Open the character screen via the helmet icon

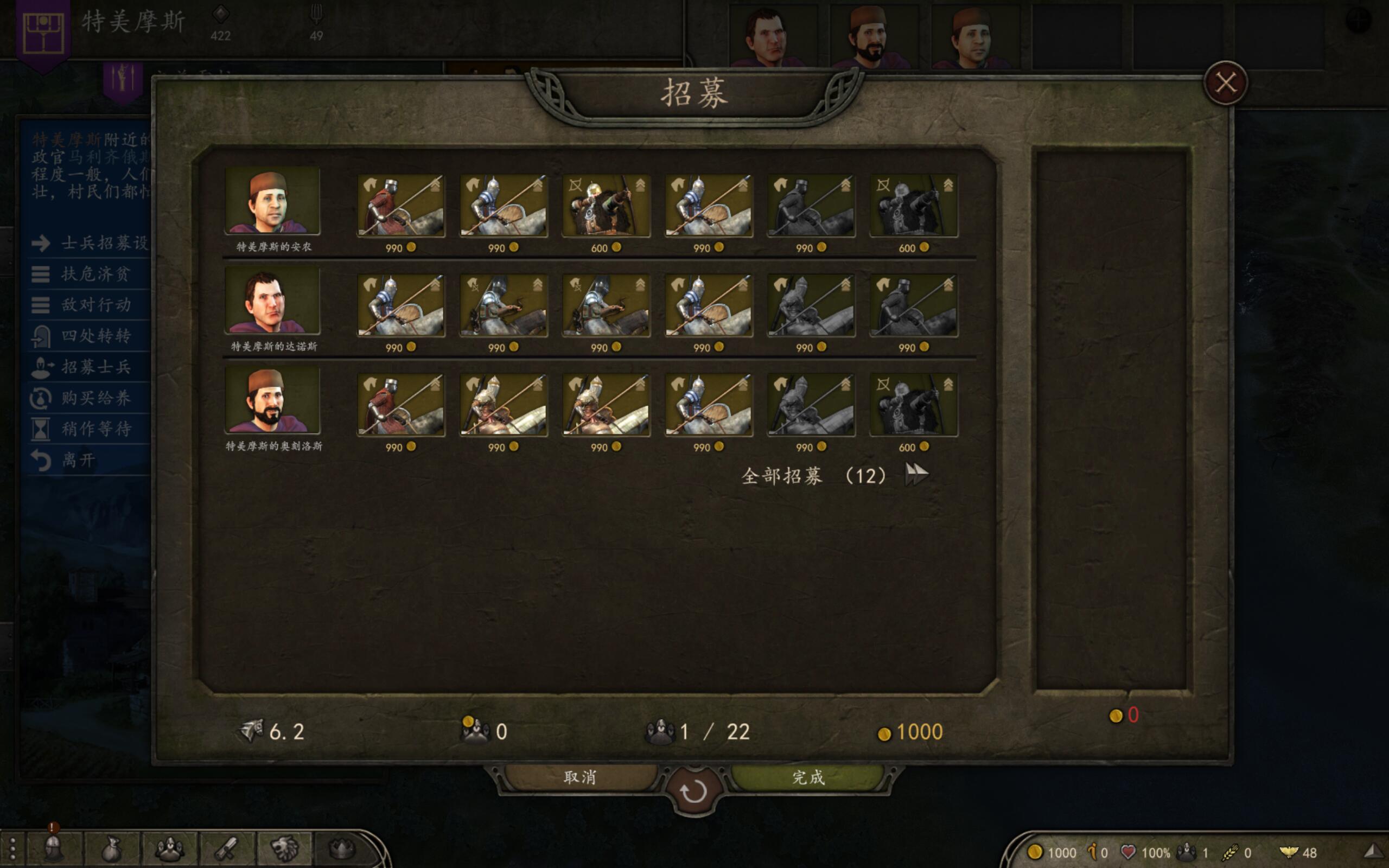(x=52, y=848)
